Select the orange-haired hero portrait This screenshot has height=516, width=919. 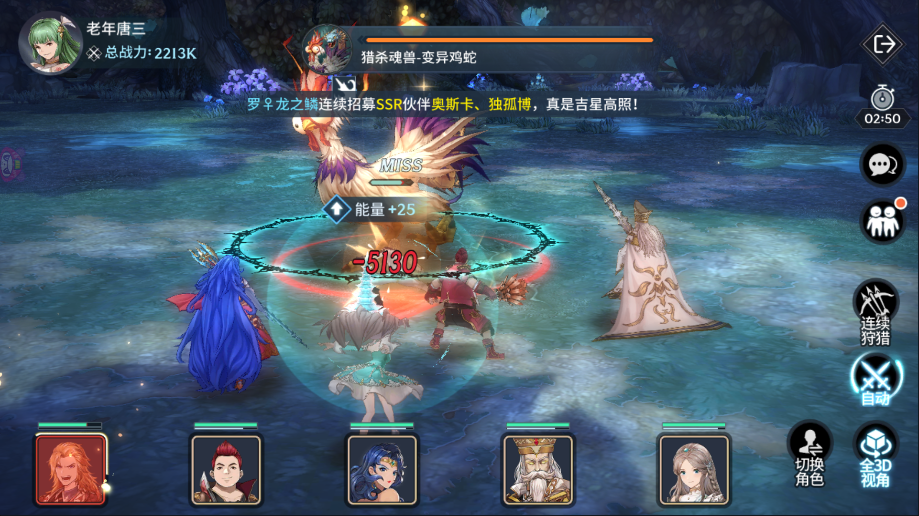point(70,469)
